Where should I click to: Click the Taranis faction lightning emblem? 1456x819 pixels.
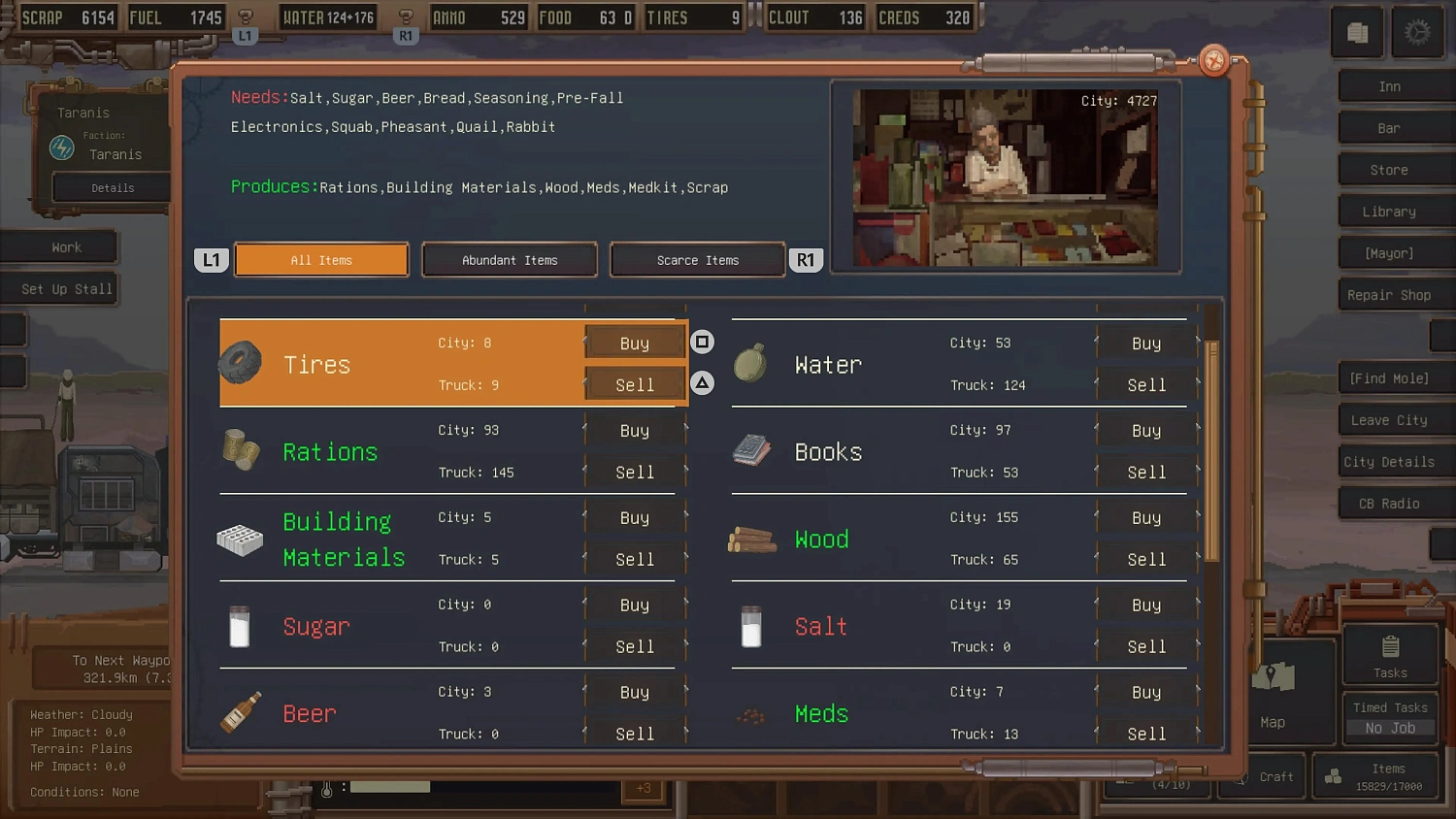pos(60,147)
